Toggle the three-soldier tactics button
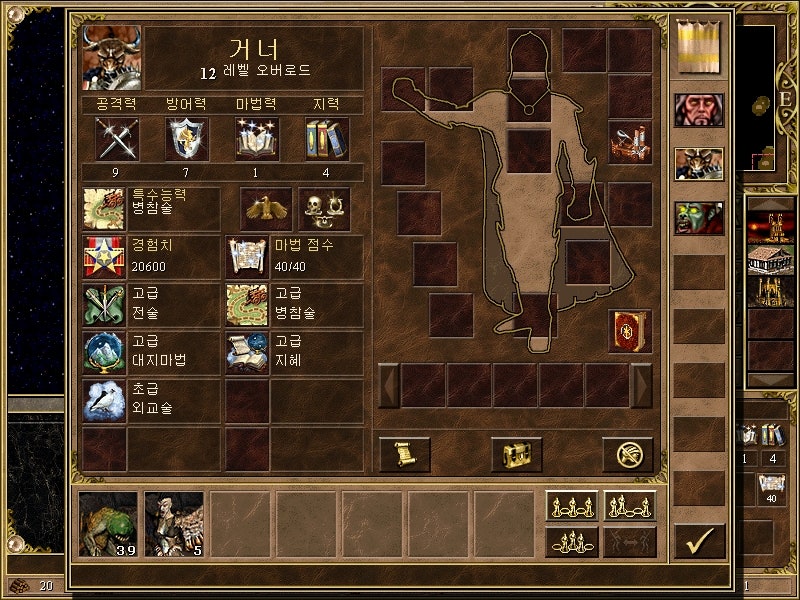The image size is (800, 600). (x=572, y=541)
